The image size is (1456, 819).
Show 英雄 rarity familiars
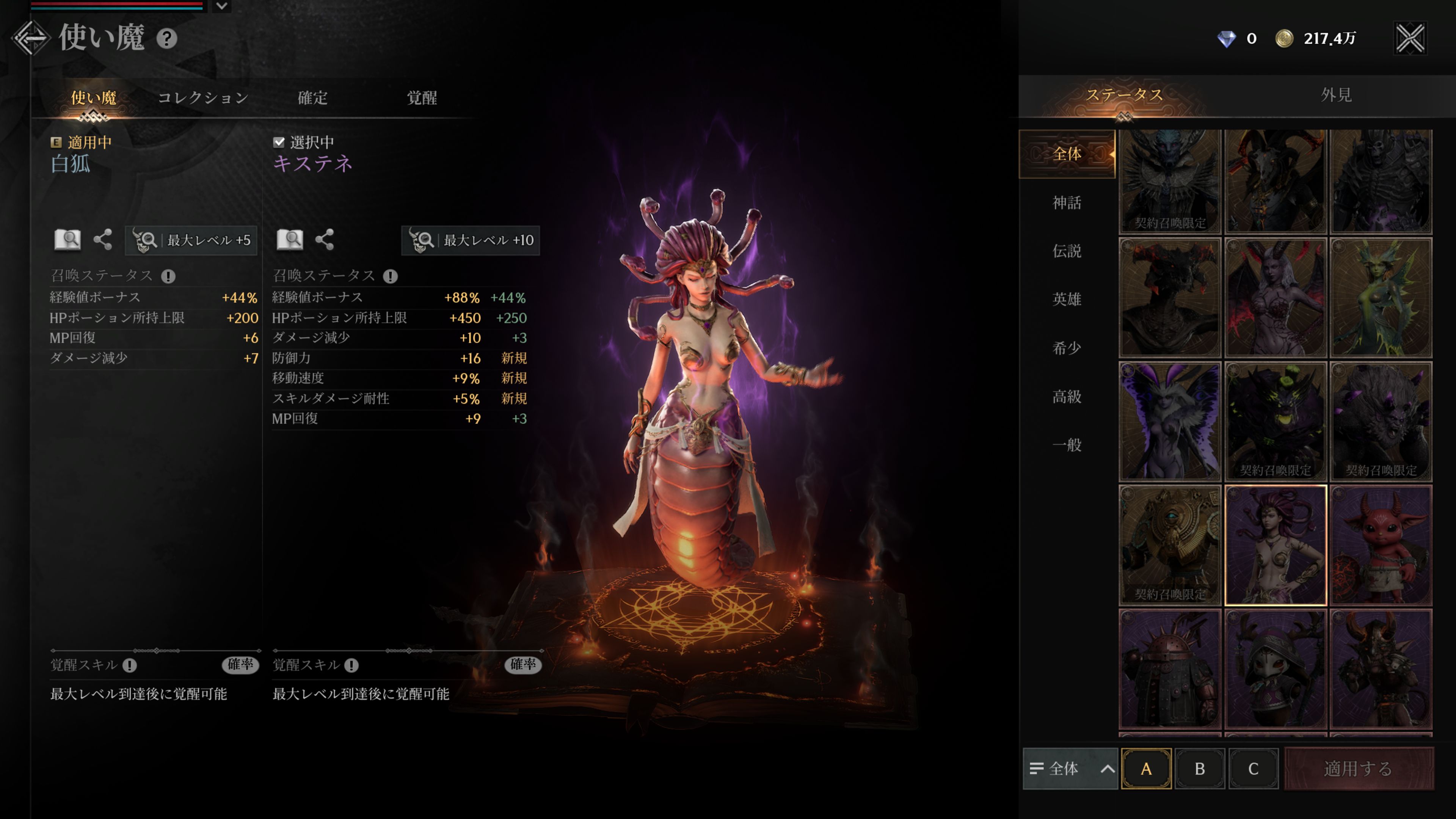click(1067, 299)
